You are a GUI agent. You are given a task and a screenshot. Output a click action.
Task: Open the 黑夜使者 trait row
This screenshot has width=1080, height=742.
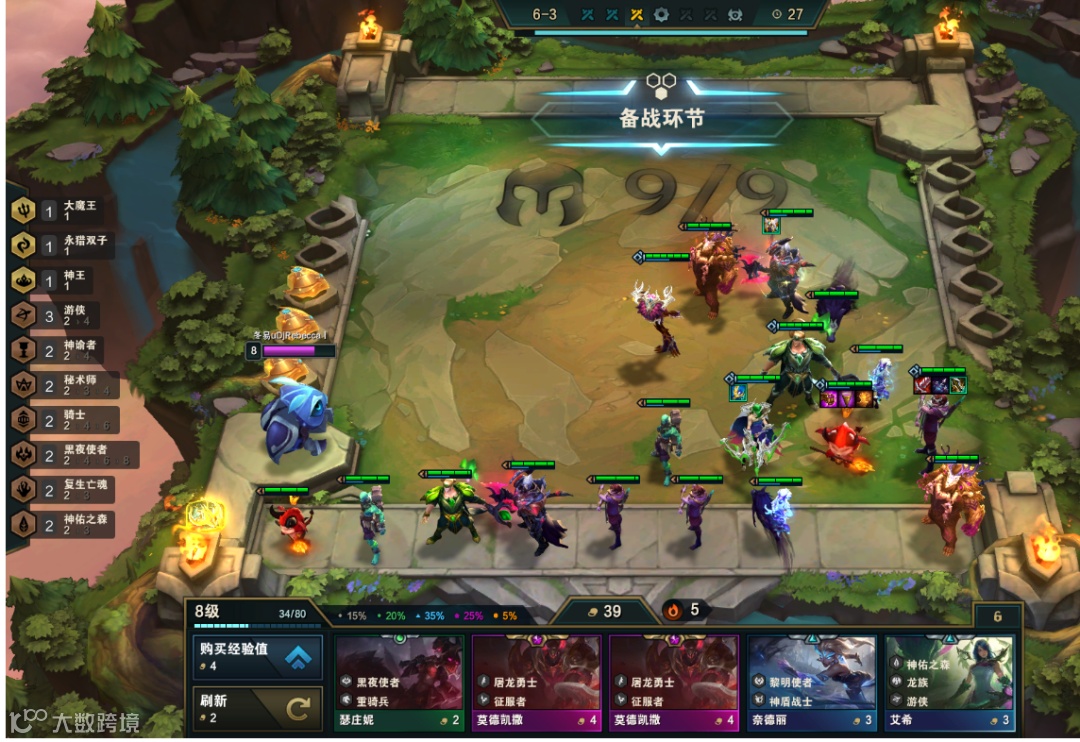(x=62, y=455)
